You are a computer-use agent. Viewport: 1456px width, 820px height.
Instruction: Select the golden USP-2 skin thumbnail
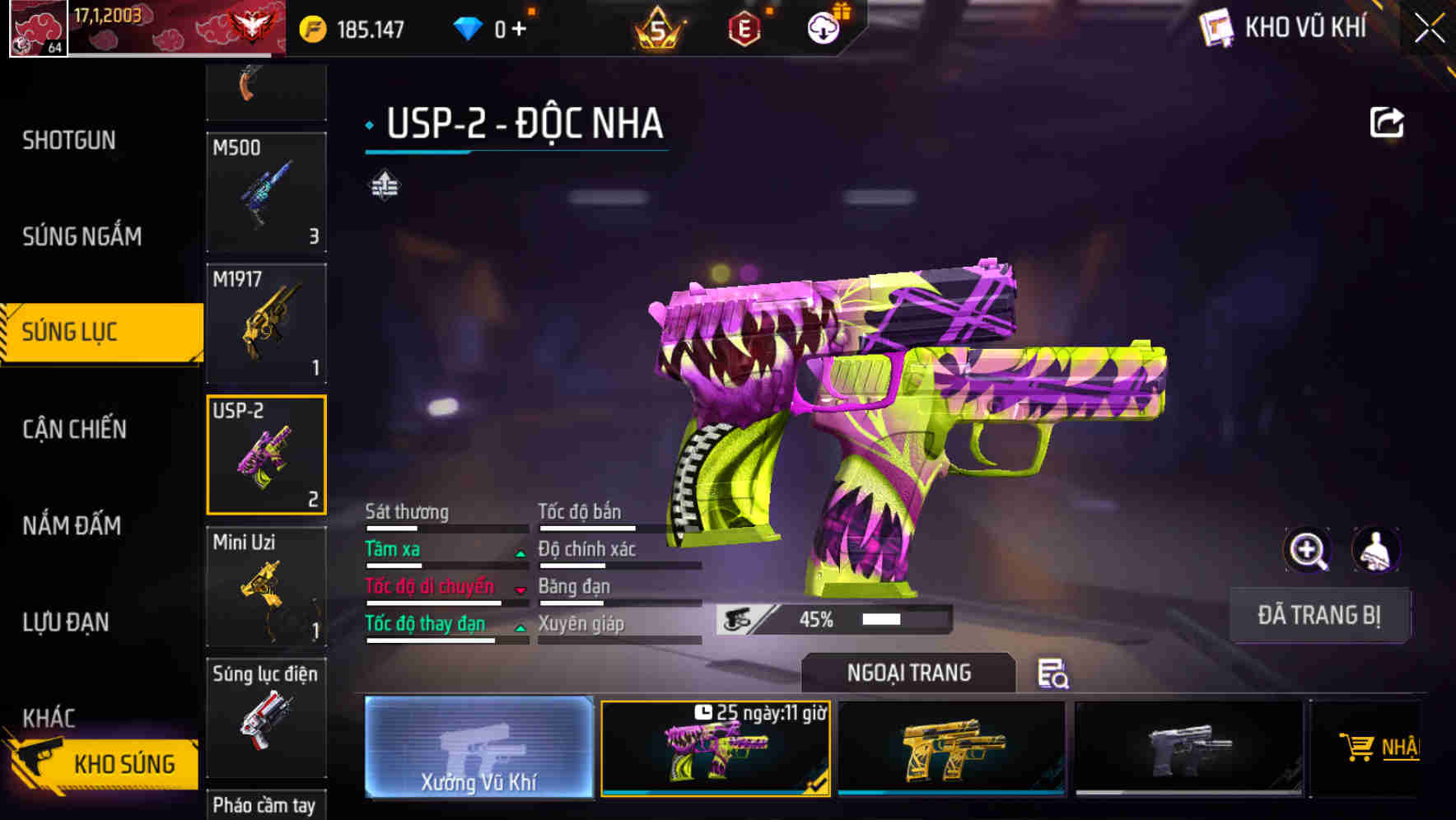click(952, 749)
